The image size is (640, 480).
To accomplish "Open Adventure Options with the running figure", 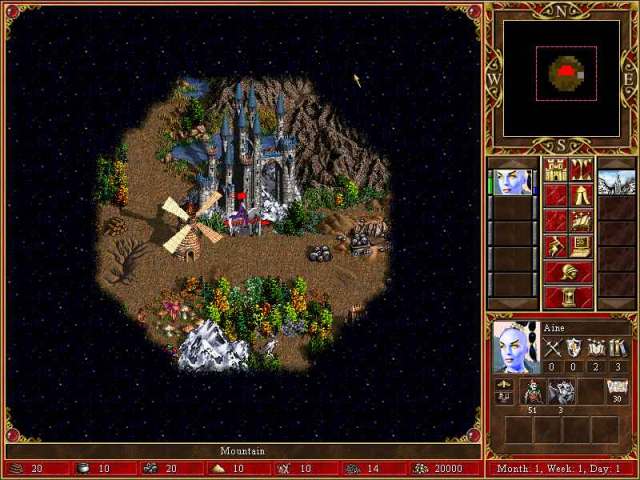I will point(555,246).
